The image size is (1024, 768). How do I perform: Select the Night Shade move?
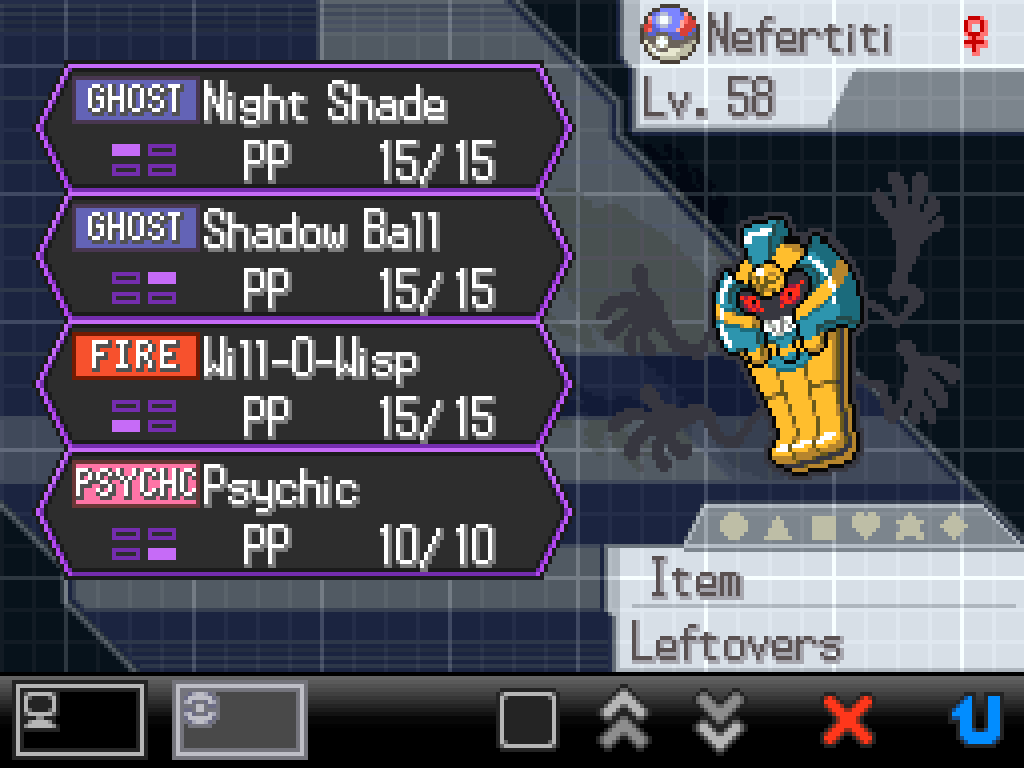point(305,128)
